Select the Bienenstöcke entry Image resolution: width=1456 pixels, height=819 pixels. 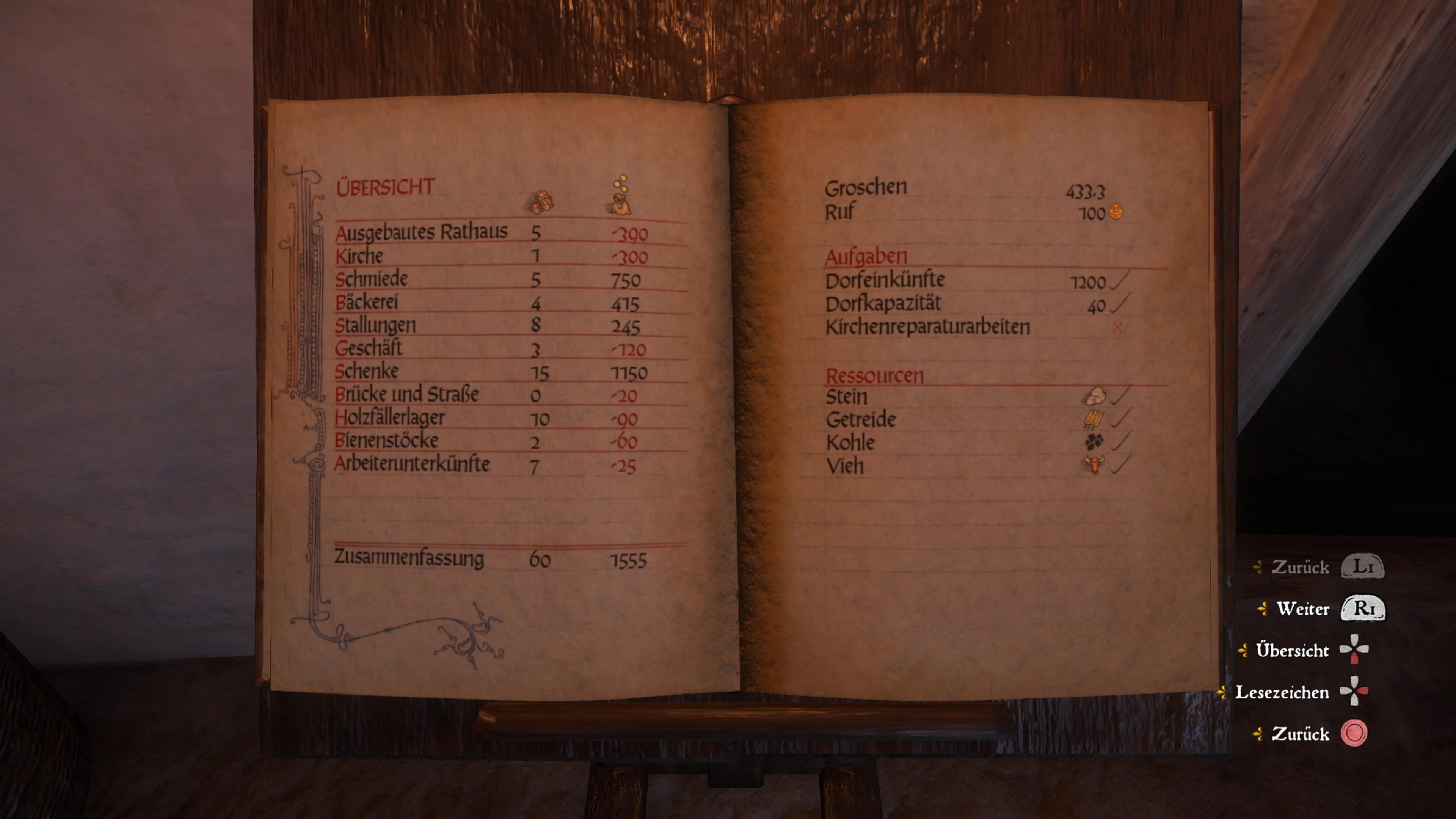pos(387,441)
